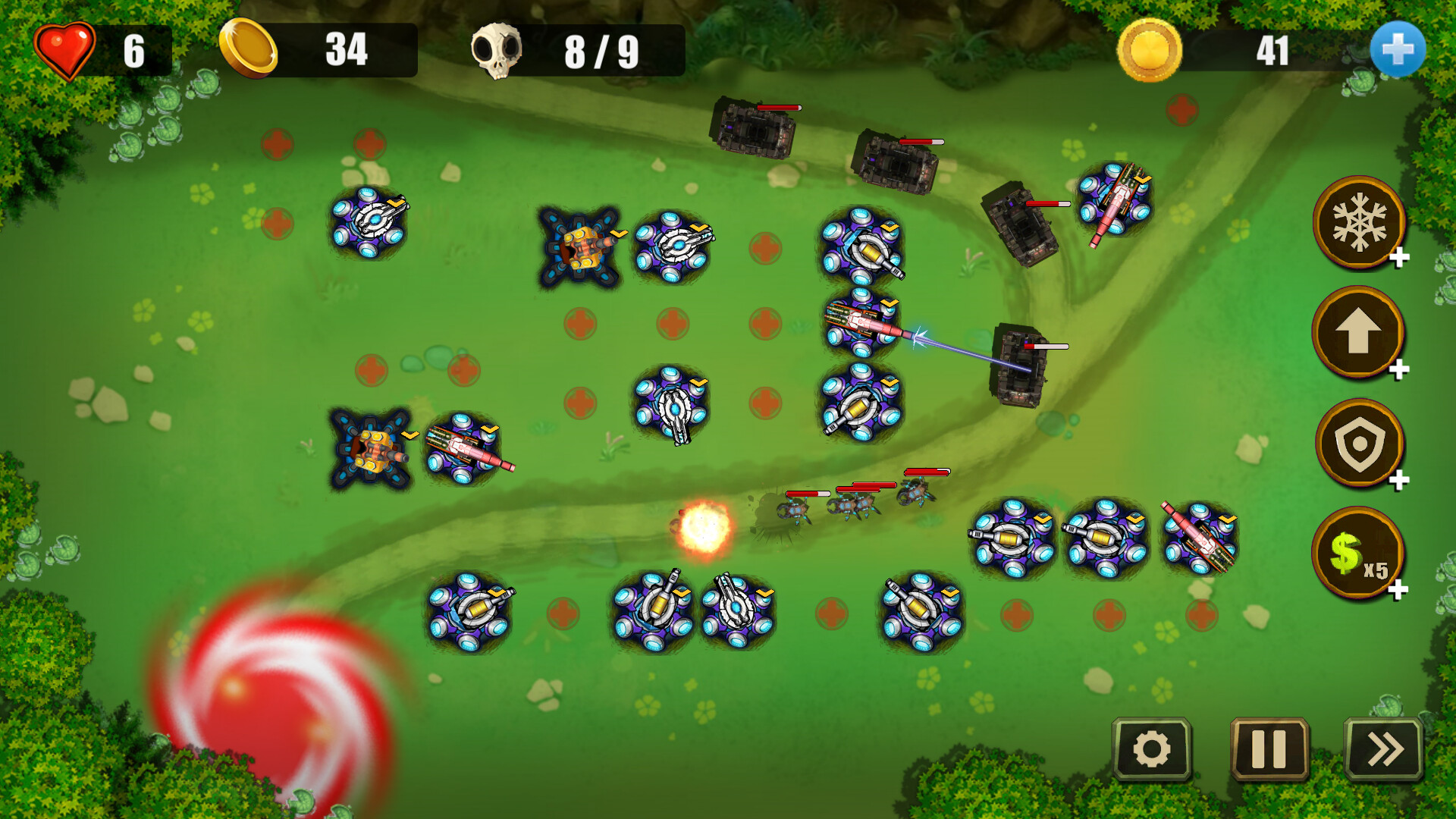The image size is (1456, 819).
Task: Click the red heart lives icon
Action: 67,50
